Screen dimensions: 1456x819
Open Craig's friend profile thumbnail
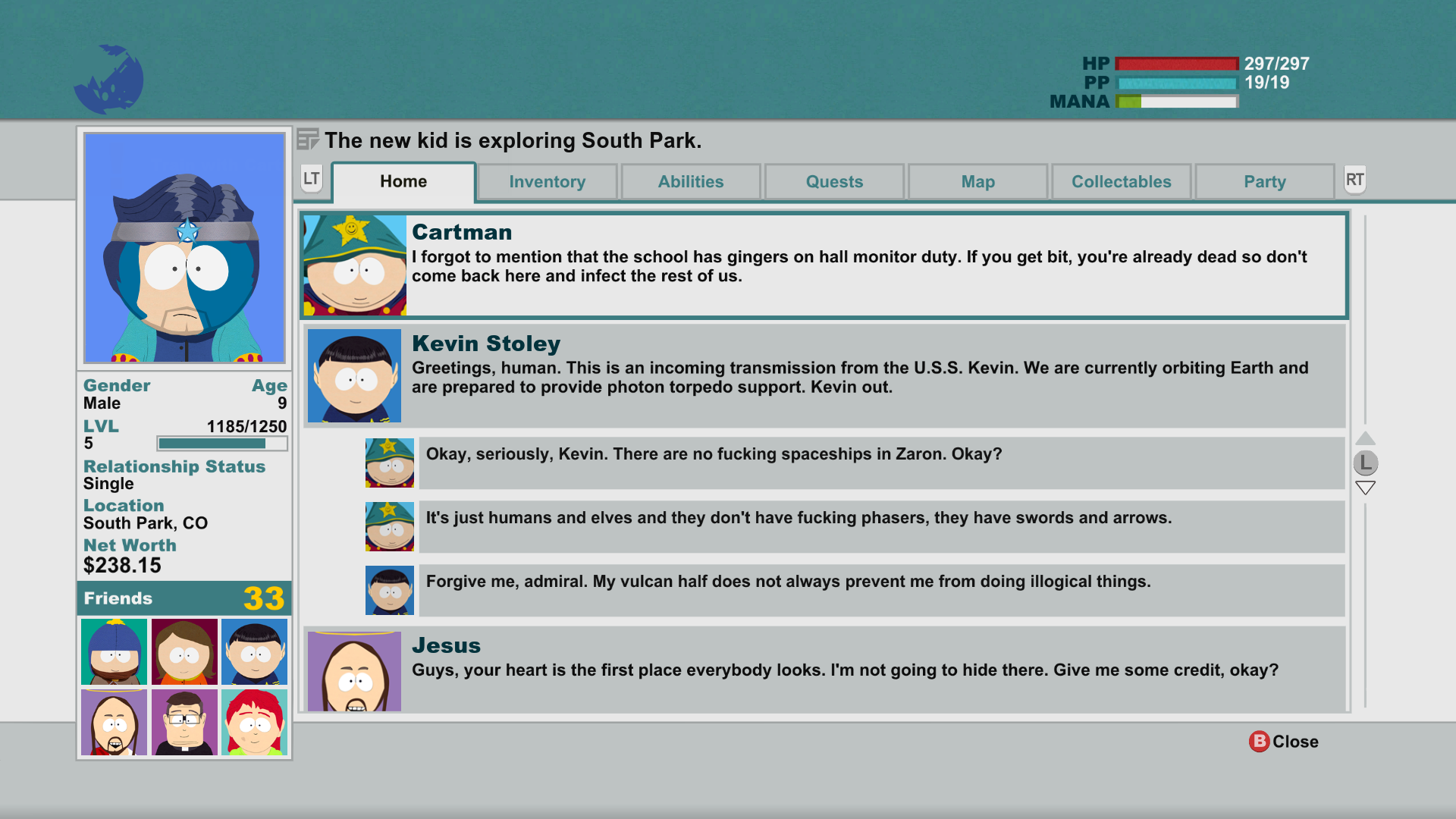pyautogui.click(x=113, y=651)
